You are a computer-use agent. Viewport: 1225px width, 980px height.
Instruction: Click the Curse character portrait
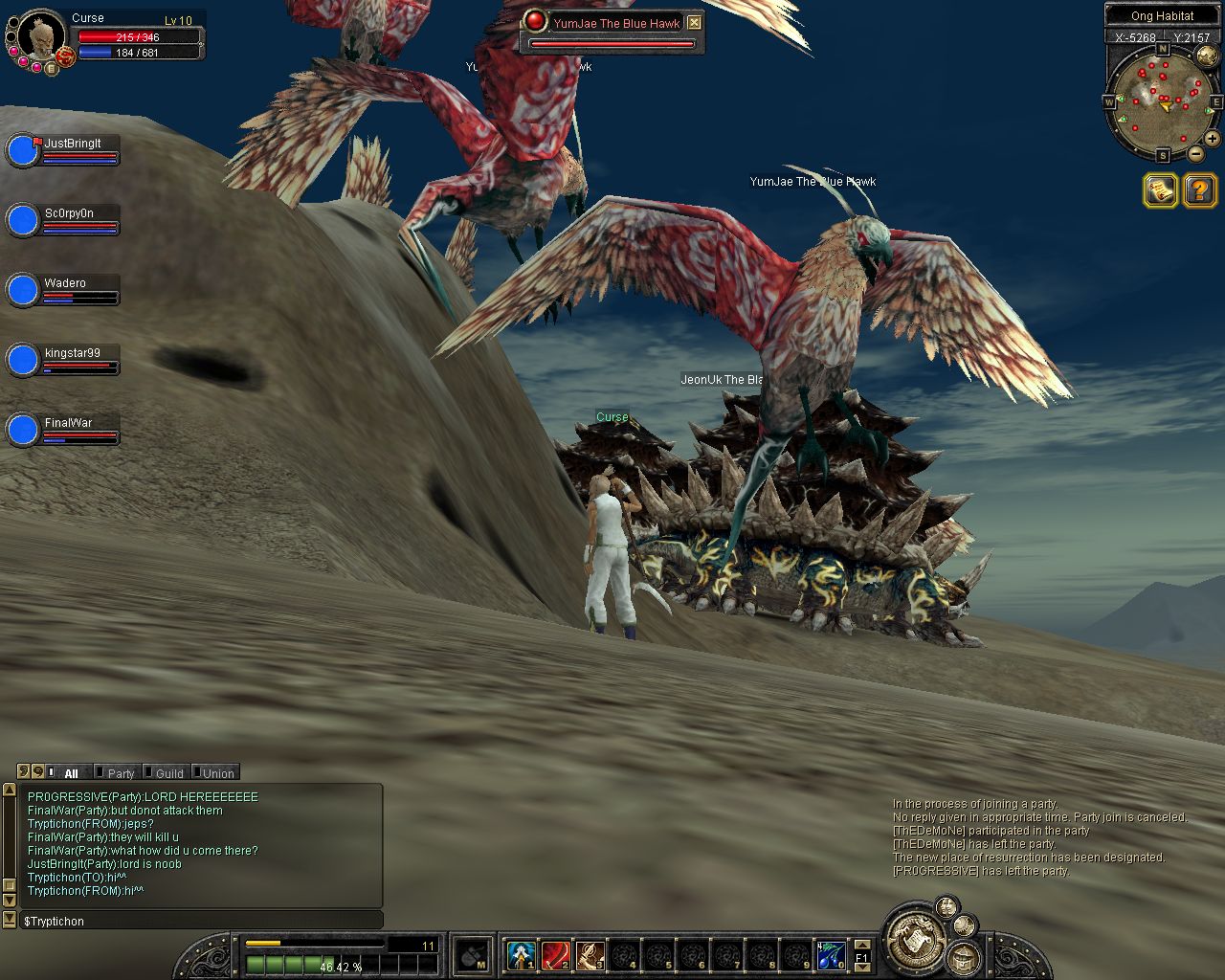[40, 34]
